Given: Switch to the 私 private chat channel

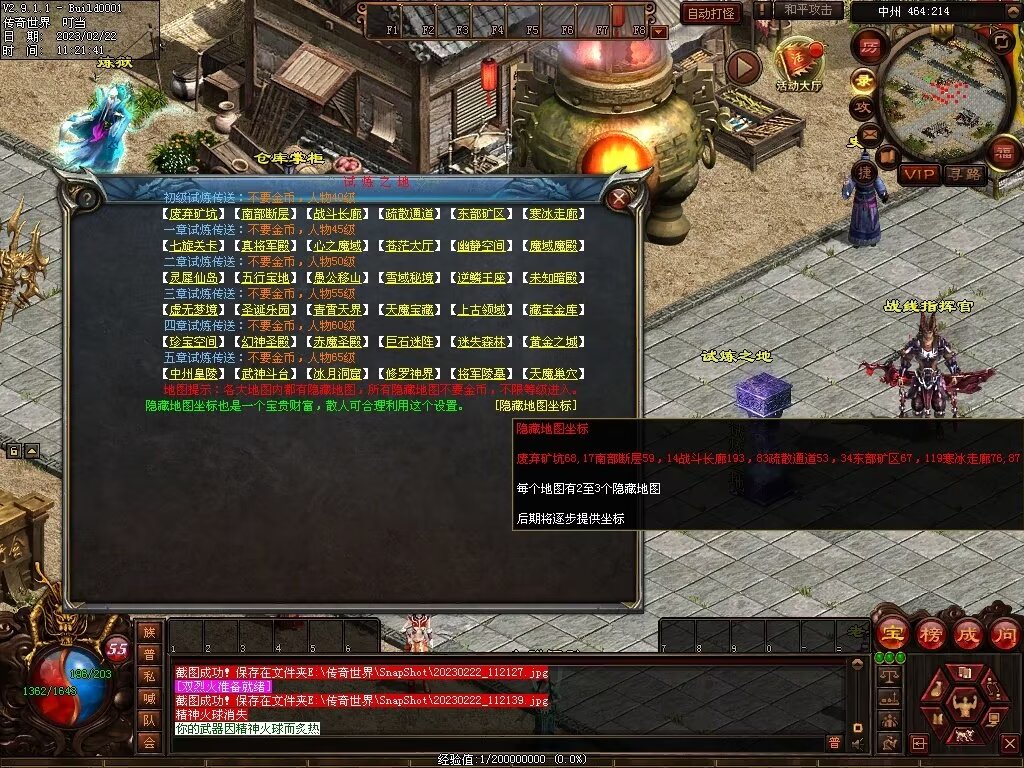Looking at the screenshot, I should (149, 676).
